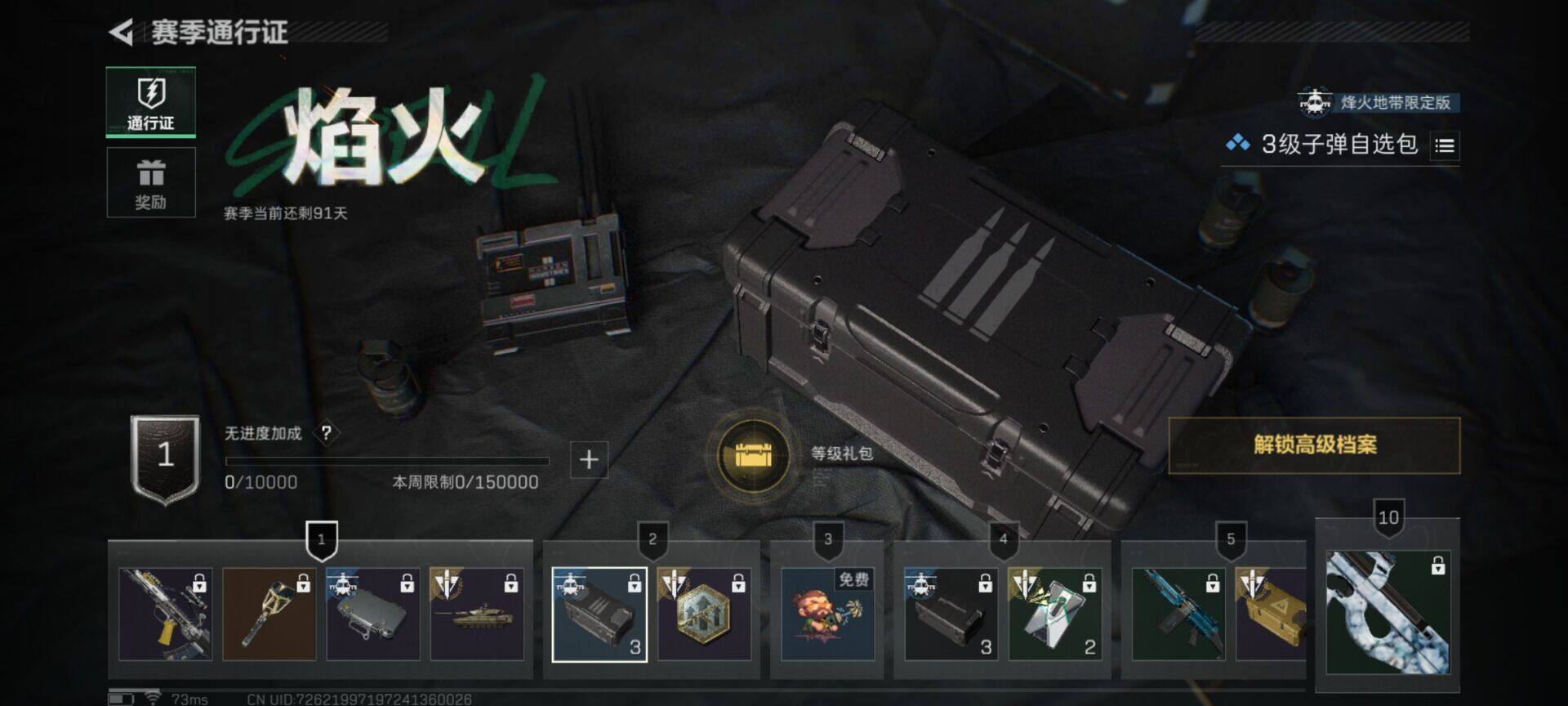The height and width of the screenshot is (706, 1568).
Task: Select the yellow-grip rifle skin reward
Action: coord(165,614)
